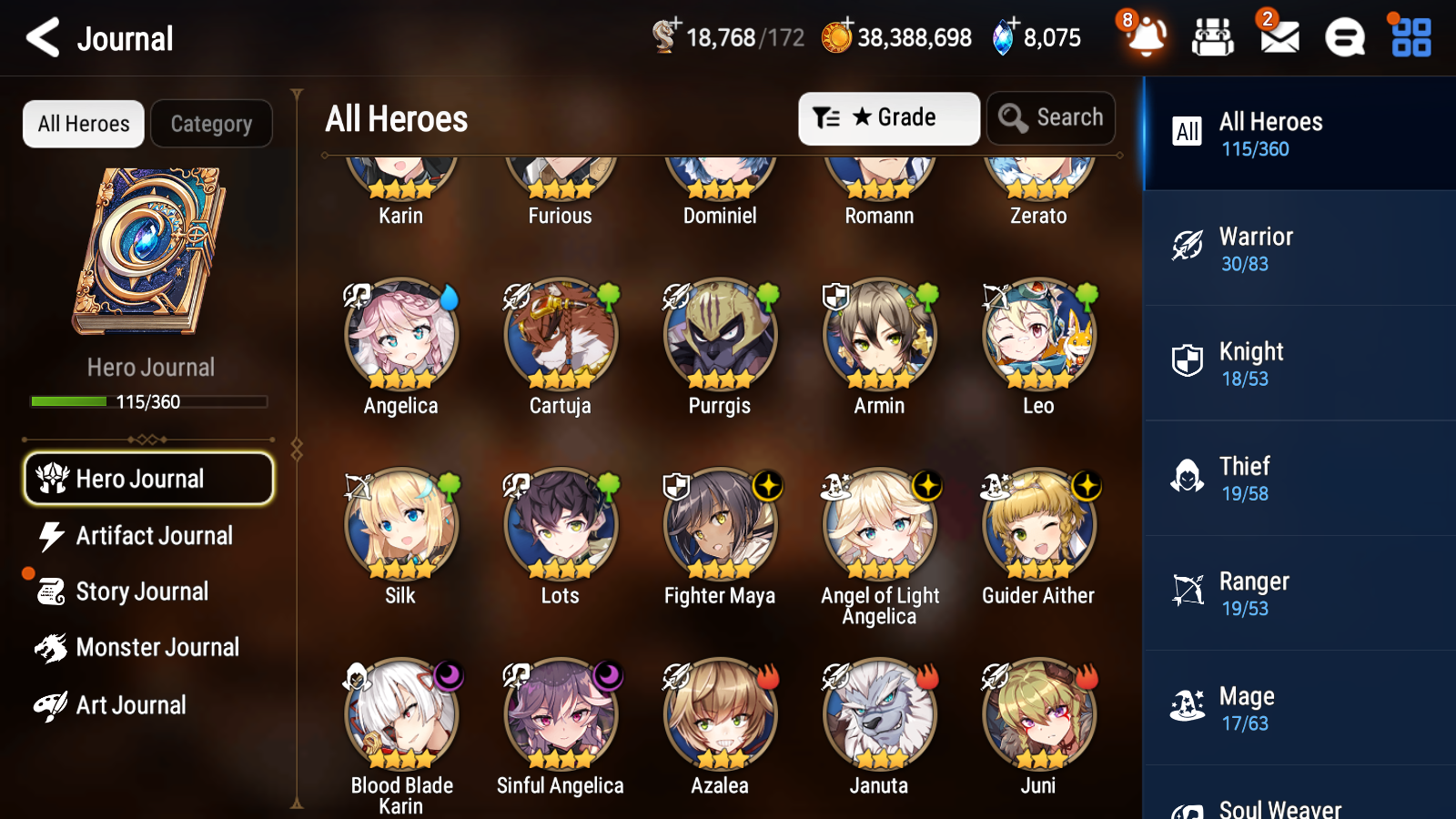The height and width of the screenshot is (819, 1456).
Task: Click the plus icon to buy Skystones
Action: [1010, 25]
